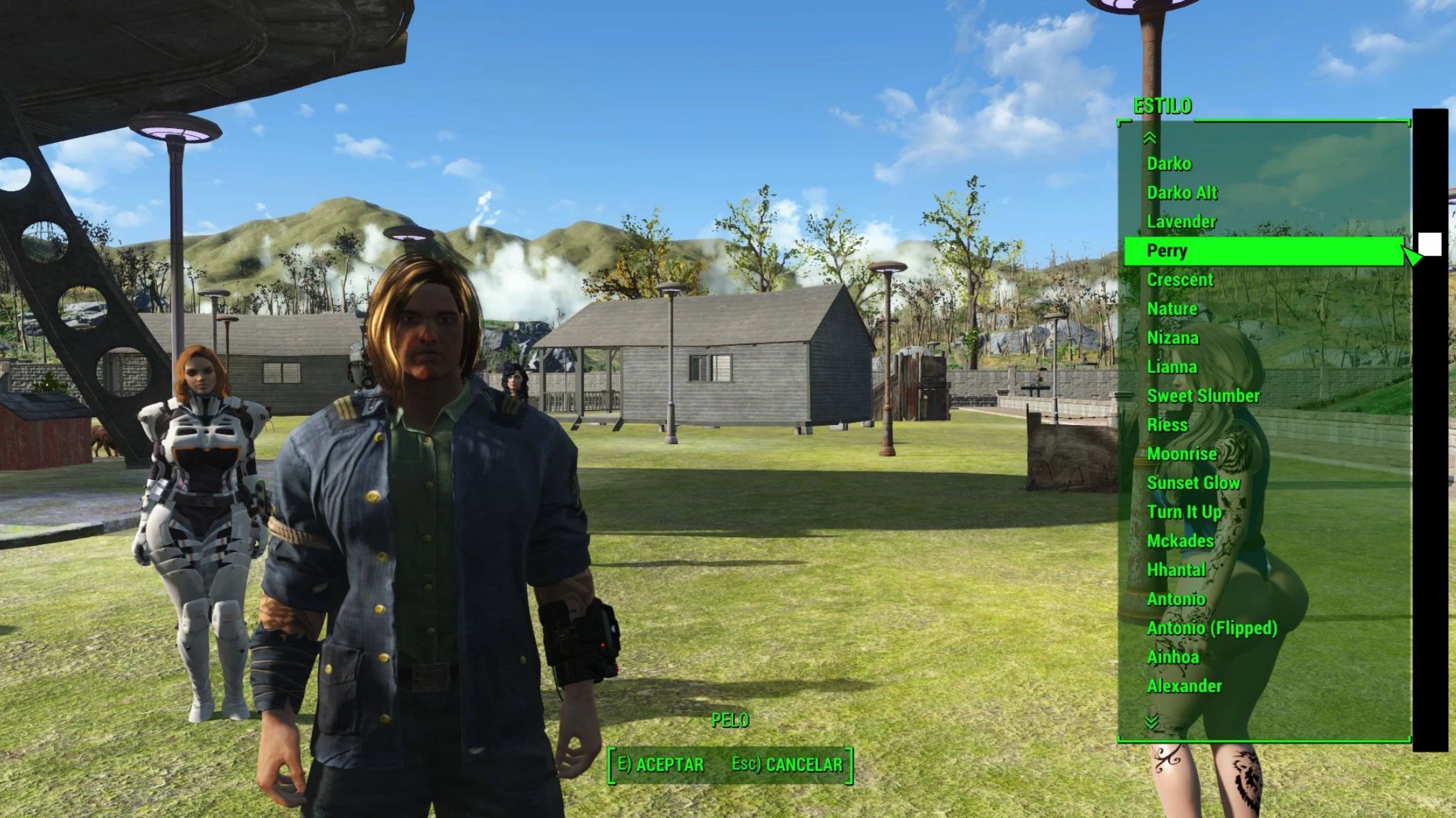Select Nature from the style list
Screen dimensions: 1456x818
(x=1172, y=309)
